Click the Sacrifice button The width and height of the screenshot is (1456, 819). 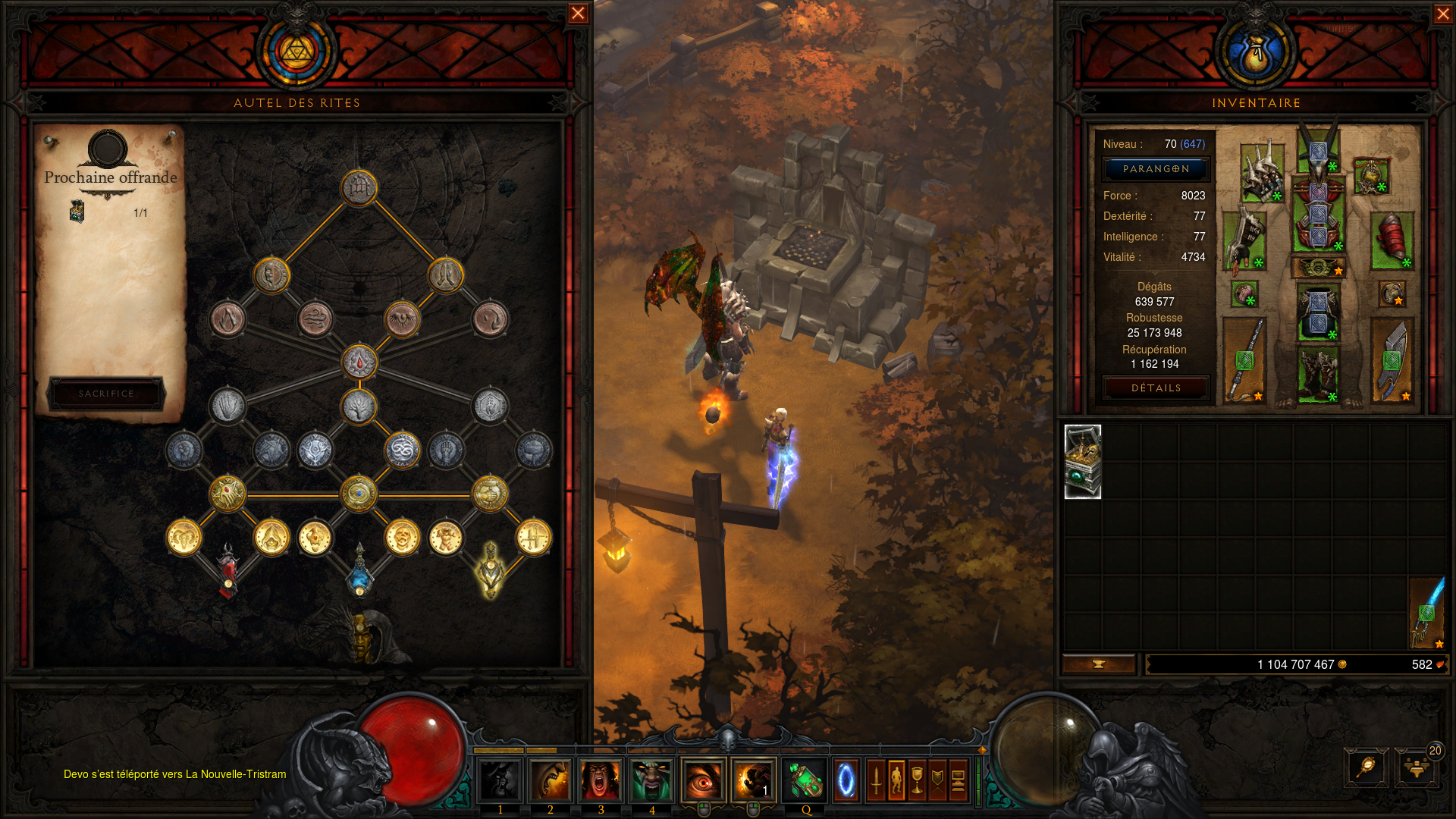pyautogui.click(x=106, y=394)
